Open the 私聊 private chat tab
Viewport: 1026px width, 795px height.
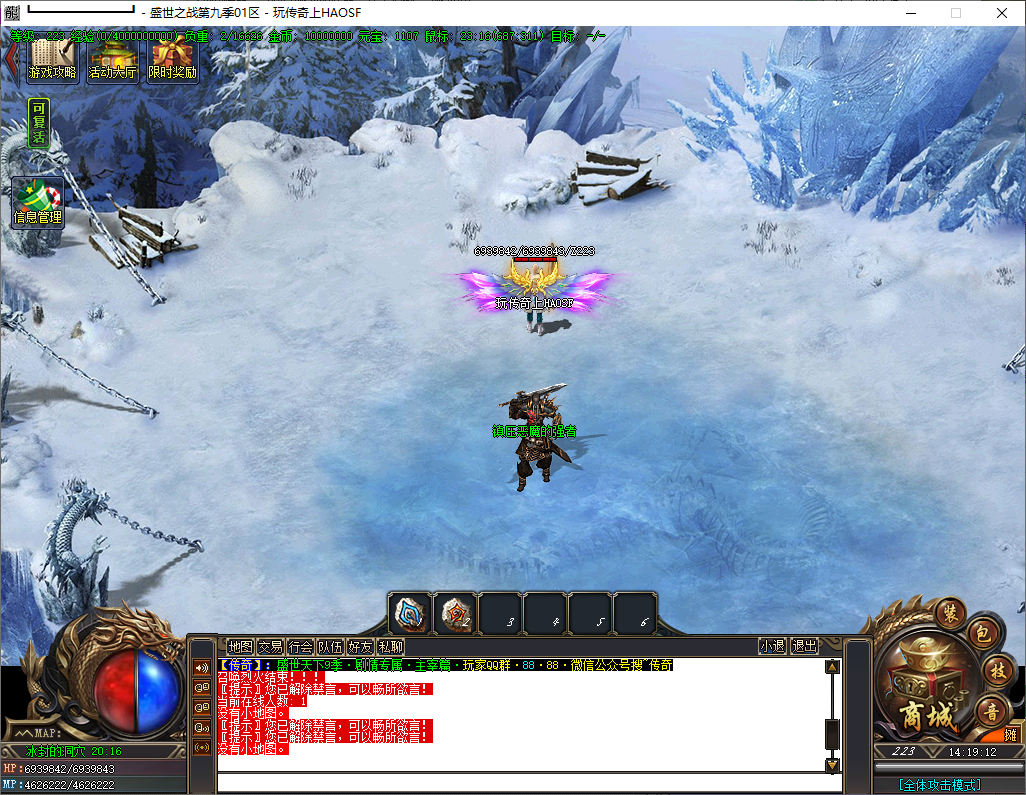tap(390, 647)
